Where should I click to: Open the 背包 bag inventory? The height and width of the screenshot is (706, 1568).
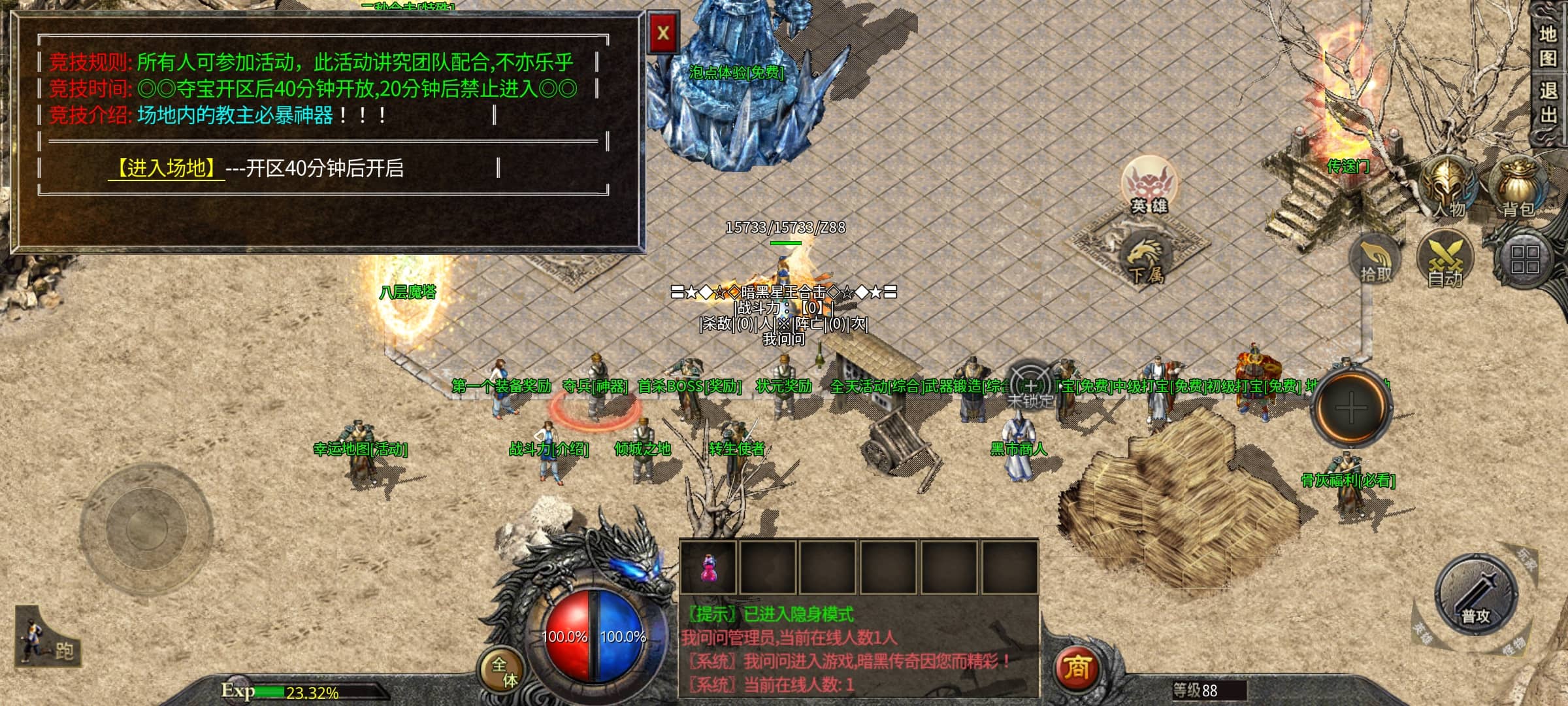1518,188
